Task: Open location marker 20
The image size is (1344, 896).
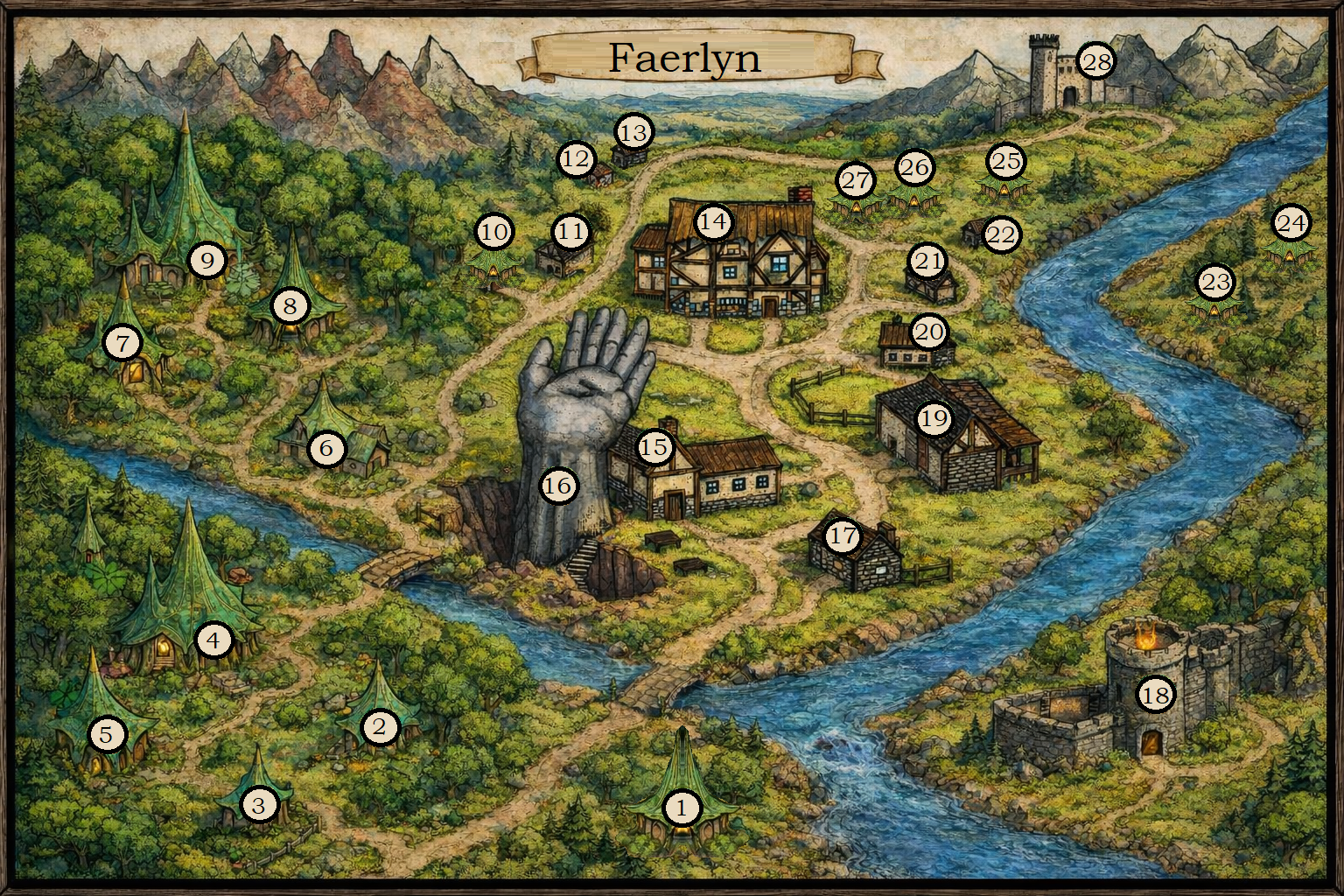Action: tap(929, 332)
